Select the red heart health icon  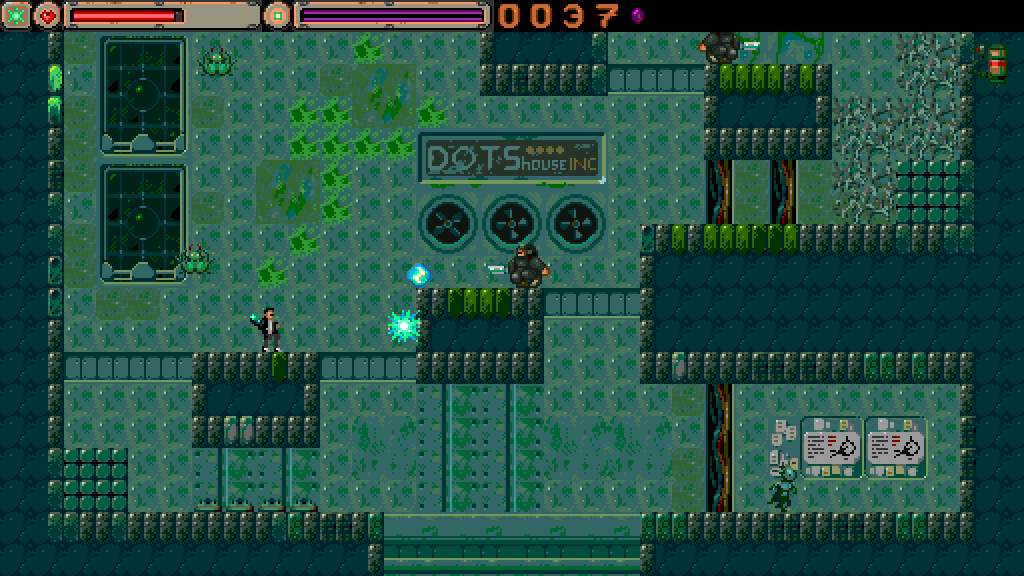click(x=47, y=15)
